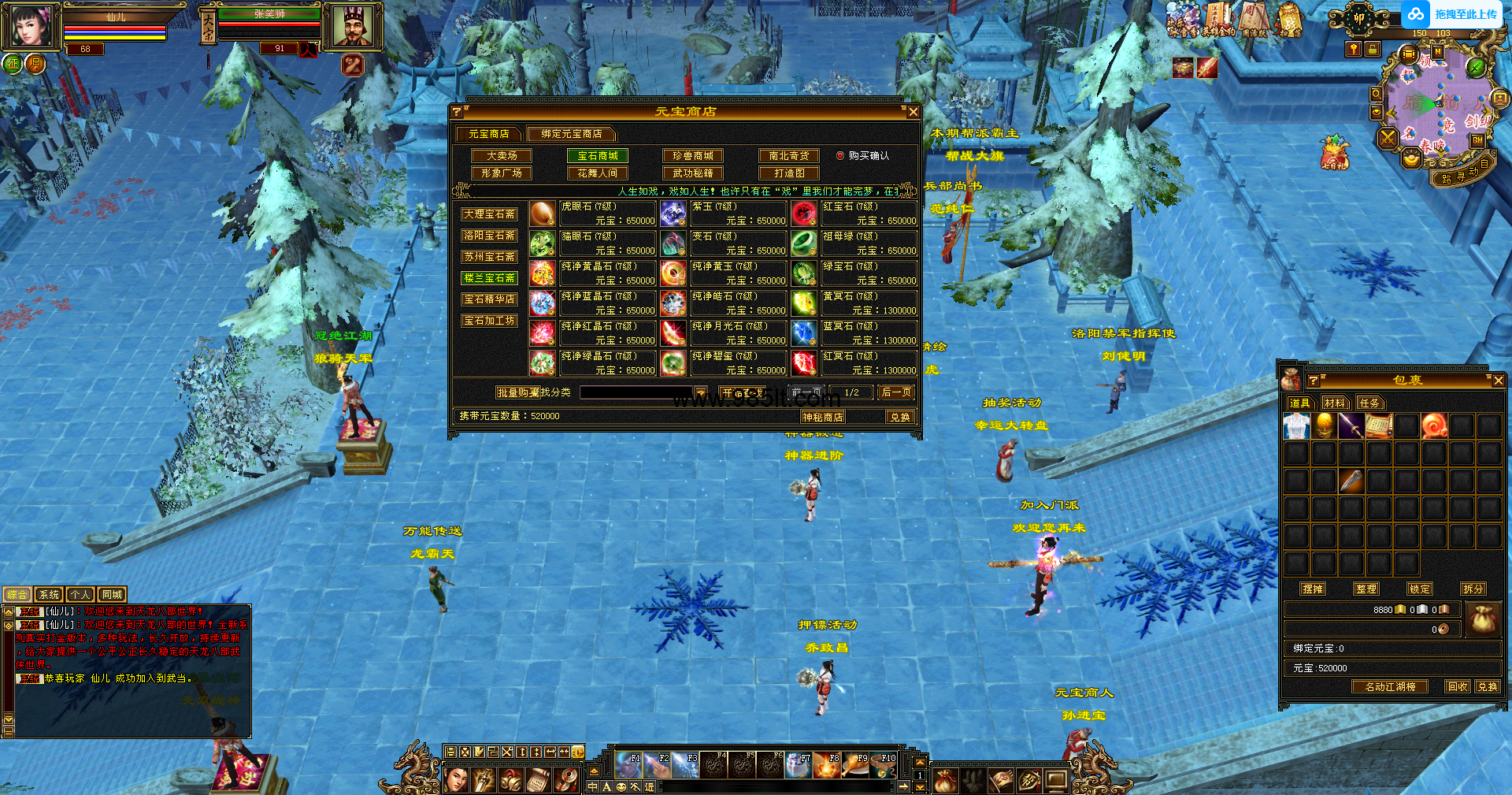Open the 名动江湖榜 ranking
This screenshot has width=1512, height=795.
pos(1390,687)
